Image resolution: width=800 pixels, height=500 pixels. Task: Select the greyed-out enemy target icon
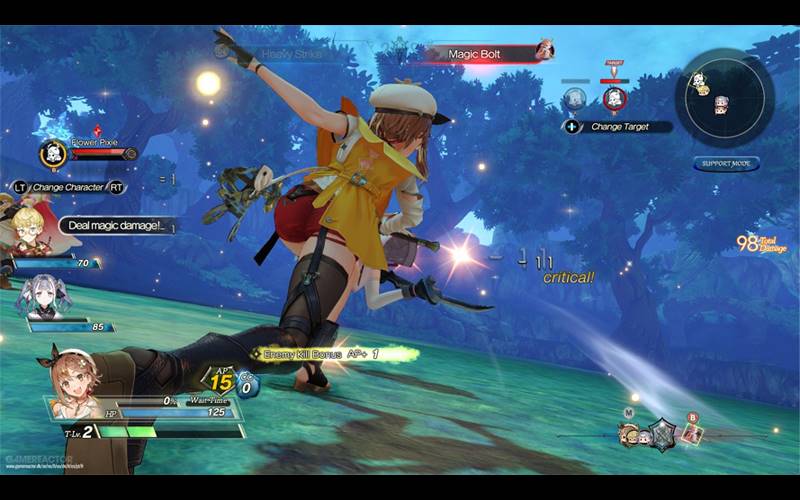pos(574,98)
